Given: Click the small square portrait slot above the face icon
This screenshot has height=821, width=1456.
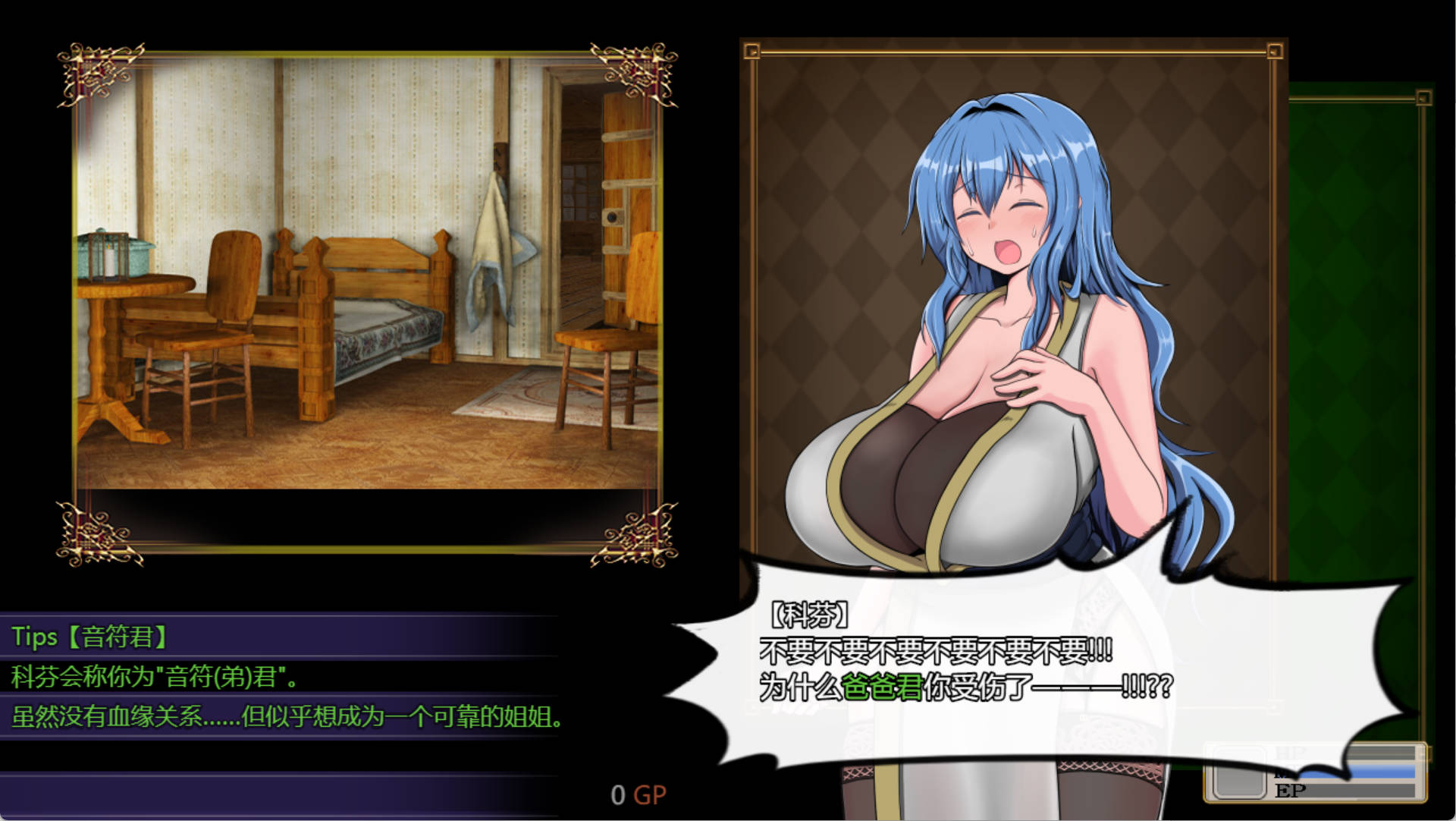Looking at the screenshot, I should [1239, 750].
